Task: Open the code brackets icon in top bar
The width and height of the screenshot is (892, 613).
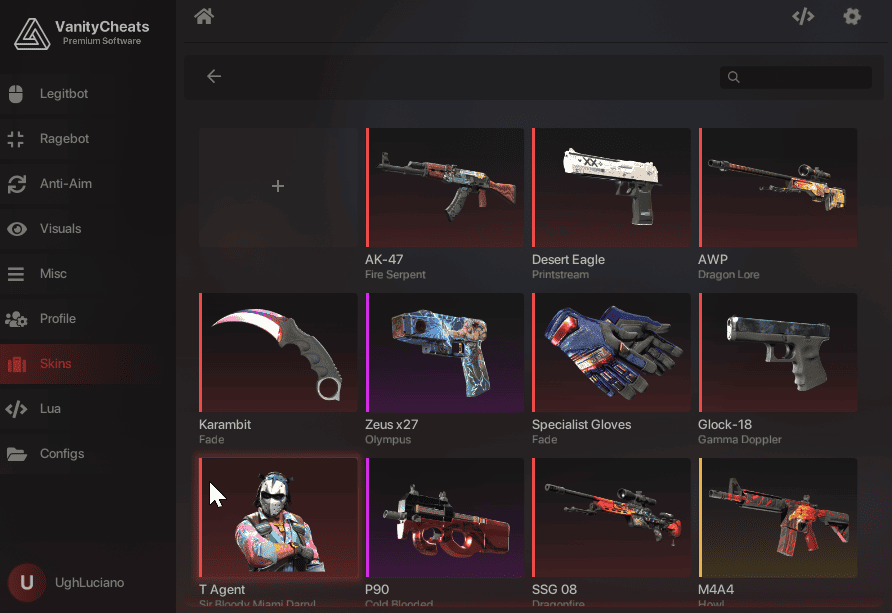Action: pyautogui.click(x=803, y=16)
